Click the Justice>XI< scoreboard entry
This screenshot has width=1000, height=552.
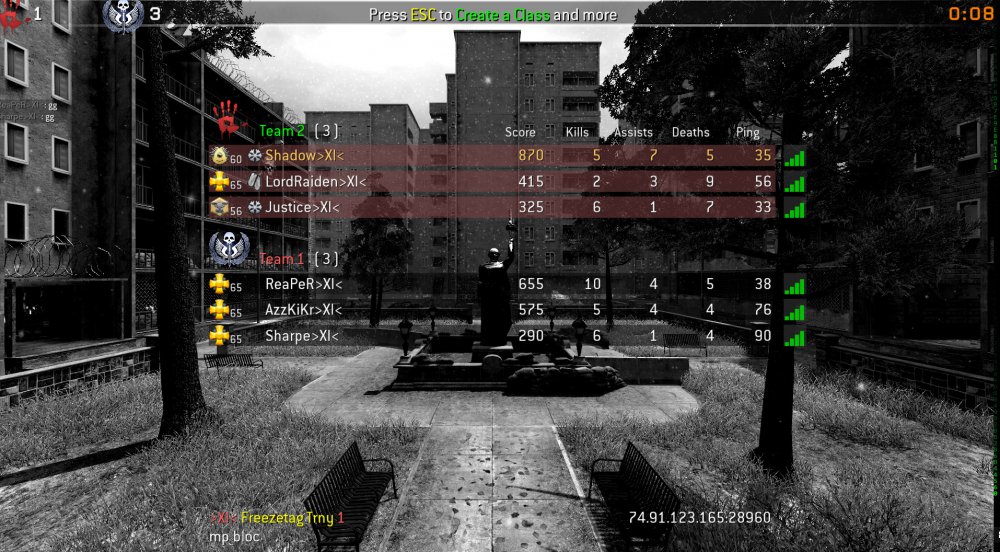click(302, 208)
